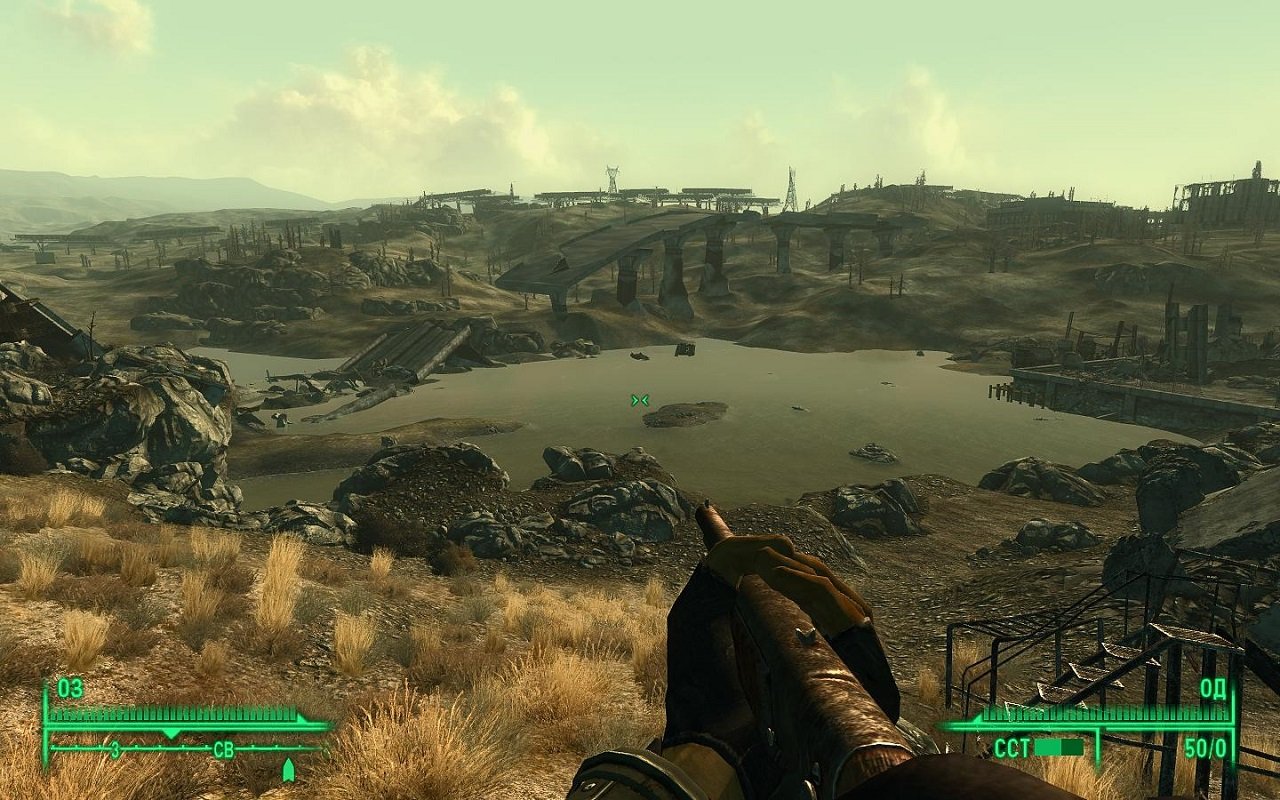Select the ССТ weapon condition label
Viewport: 1280px width, 800px height.
[1010, 747]
